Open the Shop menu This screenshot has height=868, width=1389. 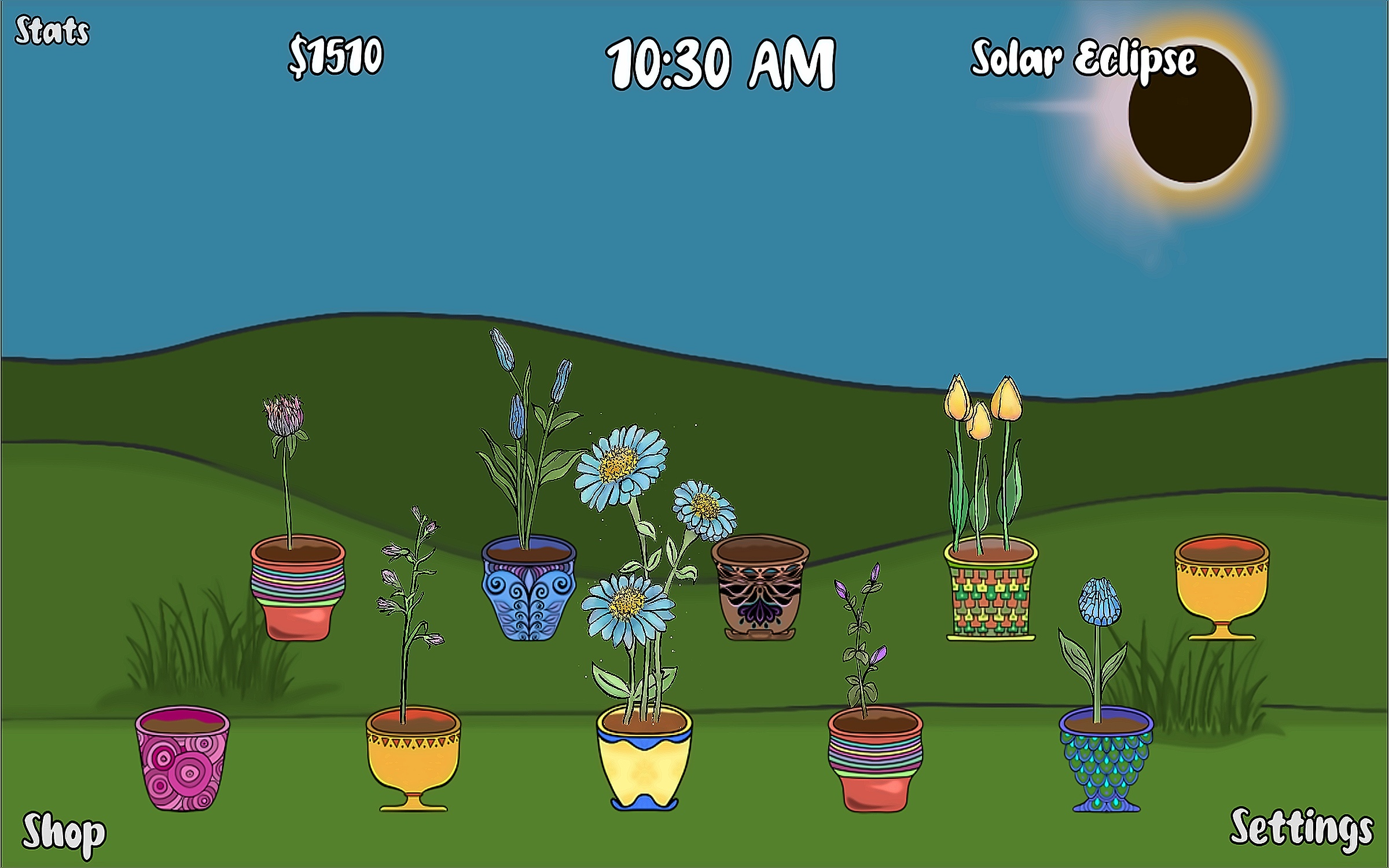pyautogui.click(x=64, y=834)
